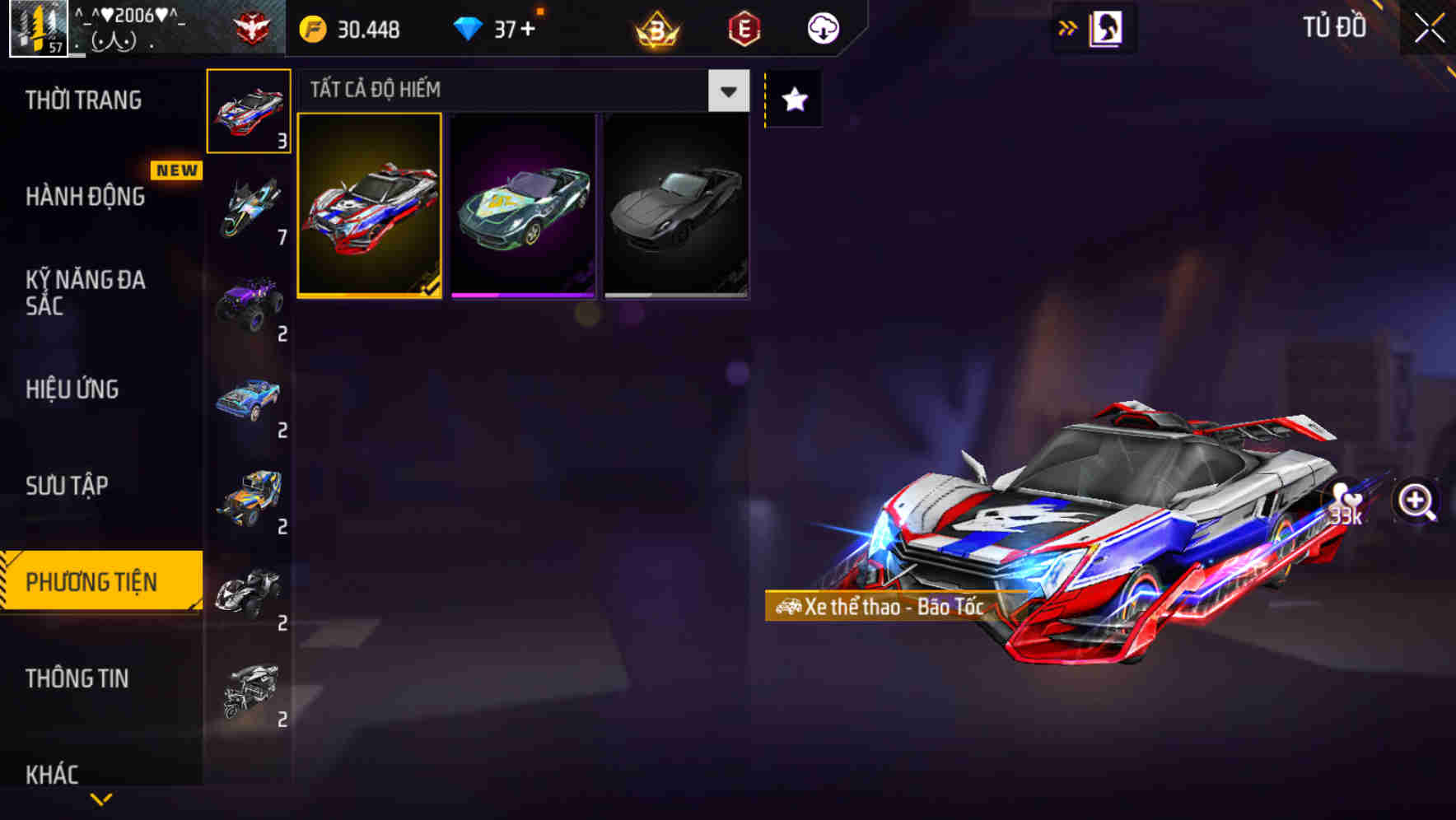1456x820 pixels.
Task: Open the Booyah Pass crown icon
Action: (x=655, y=27)
